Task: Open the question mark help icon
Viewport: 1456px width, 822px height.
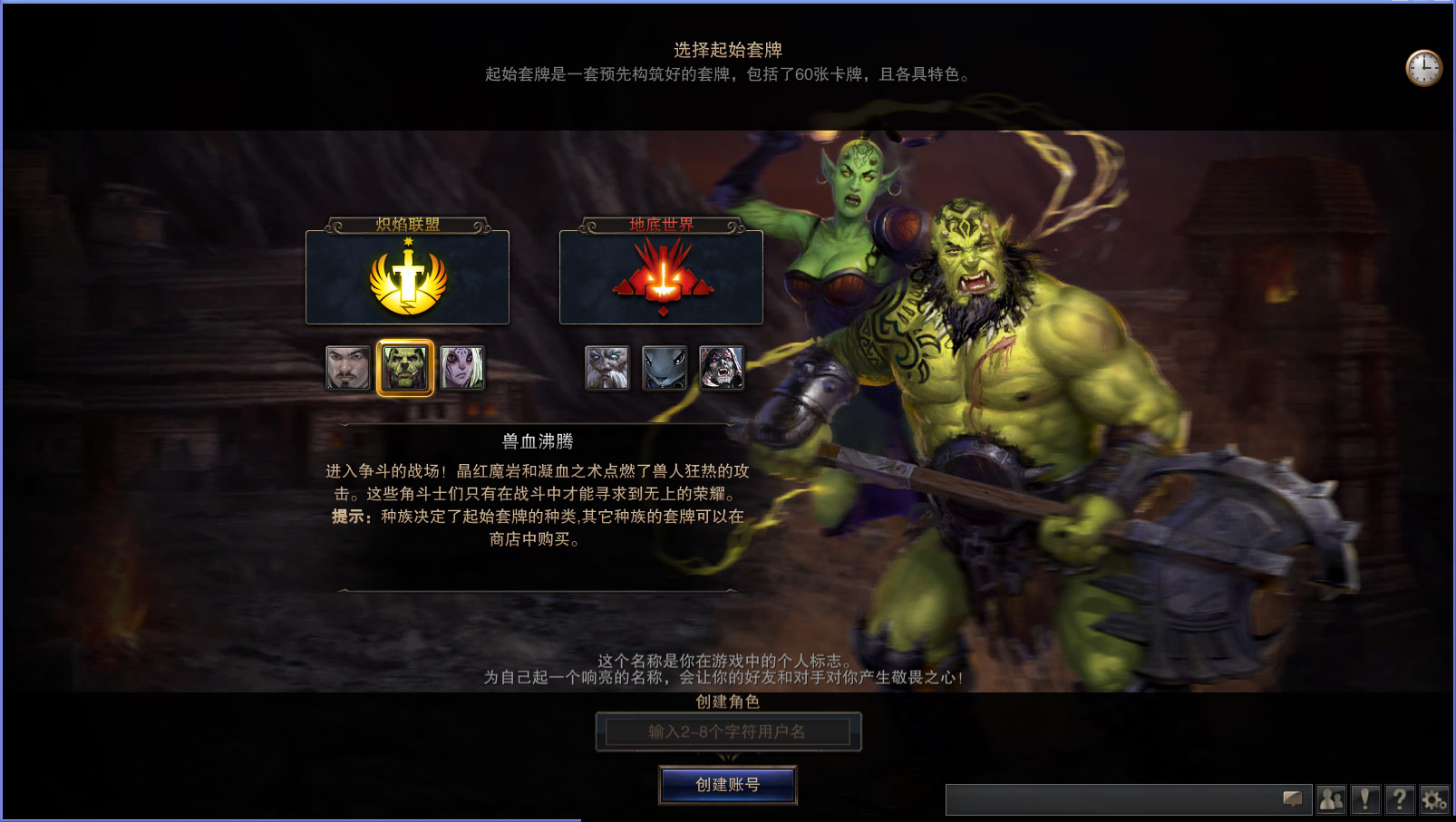Action: 1400,799
